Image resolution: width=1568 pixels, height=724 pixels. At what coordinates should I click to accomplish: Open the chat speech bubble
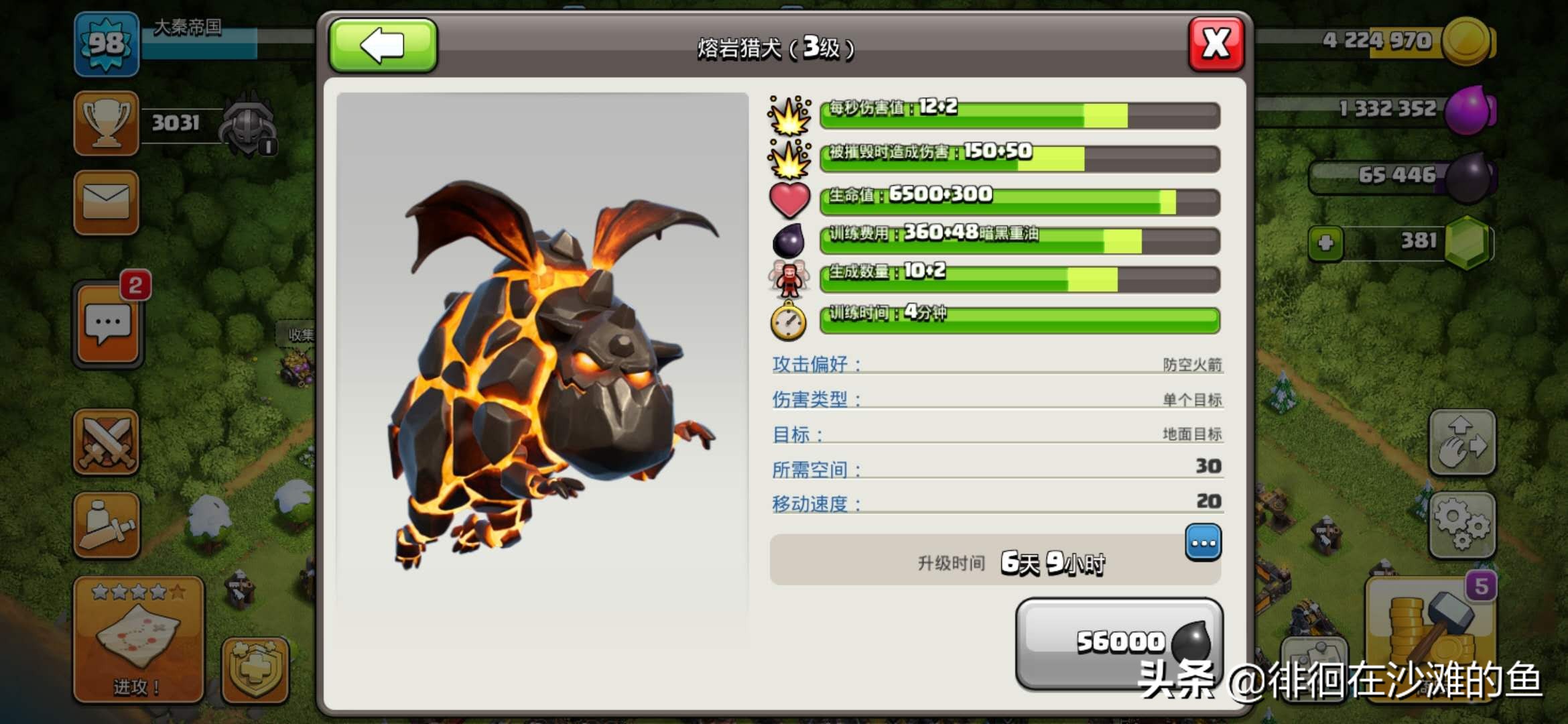[x=108, y=324]
